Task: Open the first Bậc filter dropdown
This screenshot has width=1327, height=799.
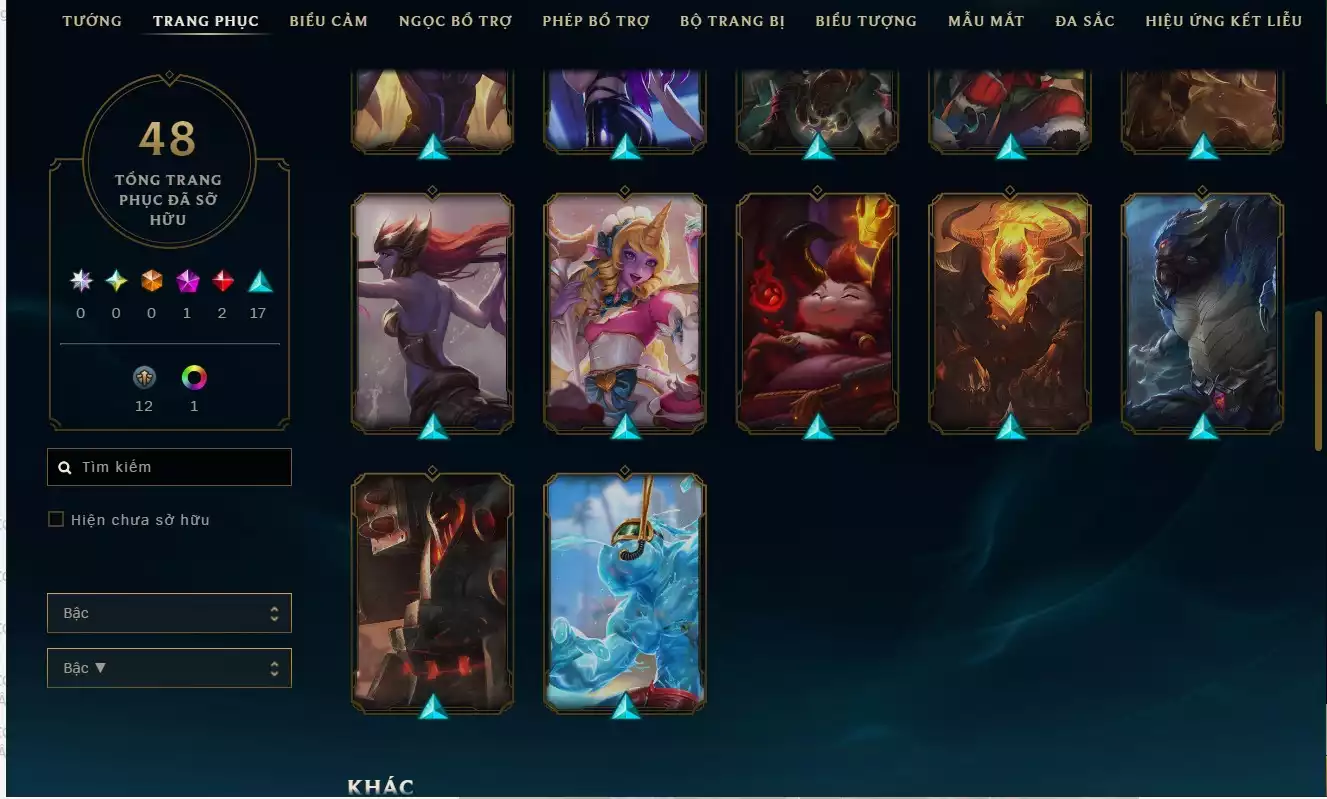Action: [169, 612]
